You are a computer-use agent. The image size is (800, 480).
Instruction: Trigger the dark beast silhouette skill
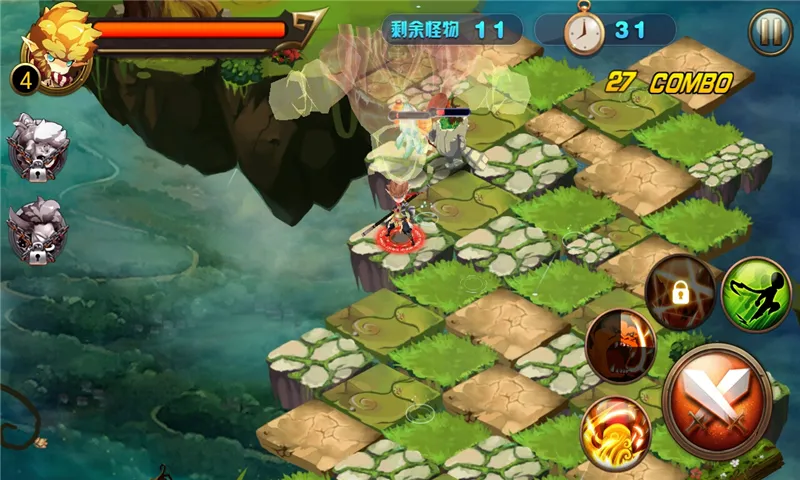(621, 346)
